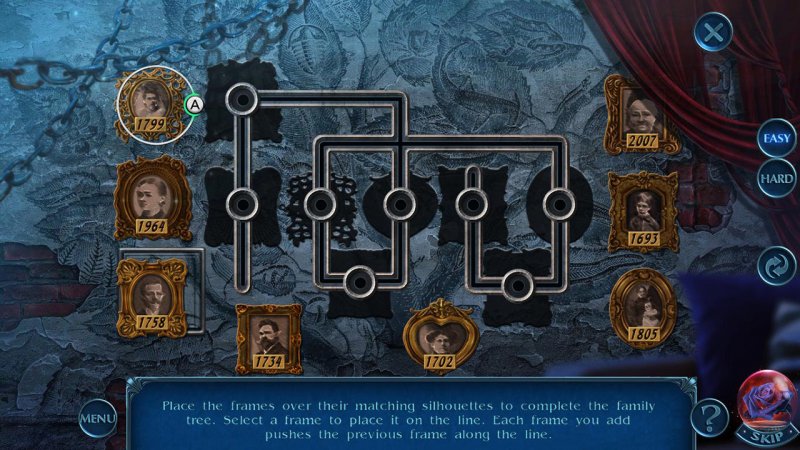Open the Menu button
Image resolution: width=800 pixels, height=450 pixels.
pos(97,416)
